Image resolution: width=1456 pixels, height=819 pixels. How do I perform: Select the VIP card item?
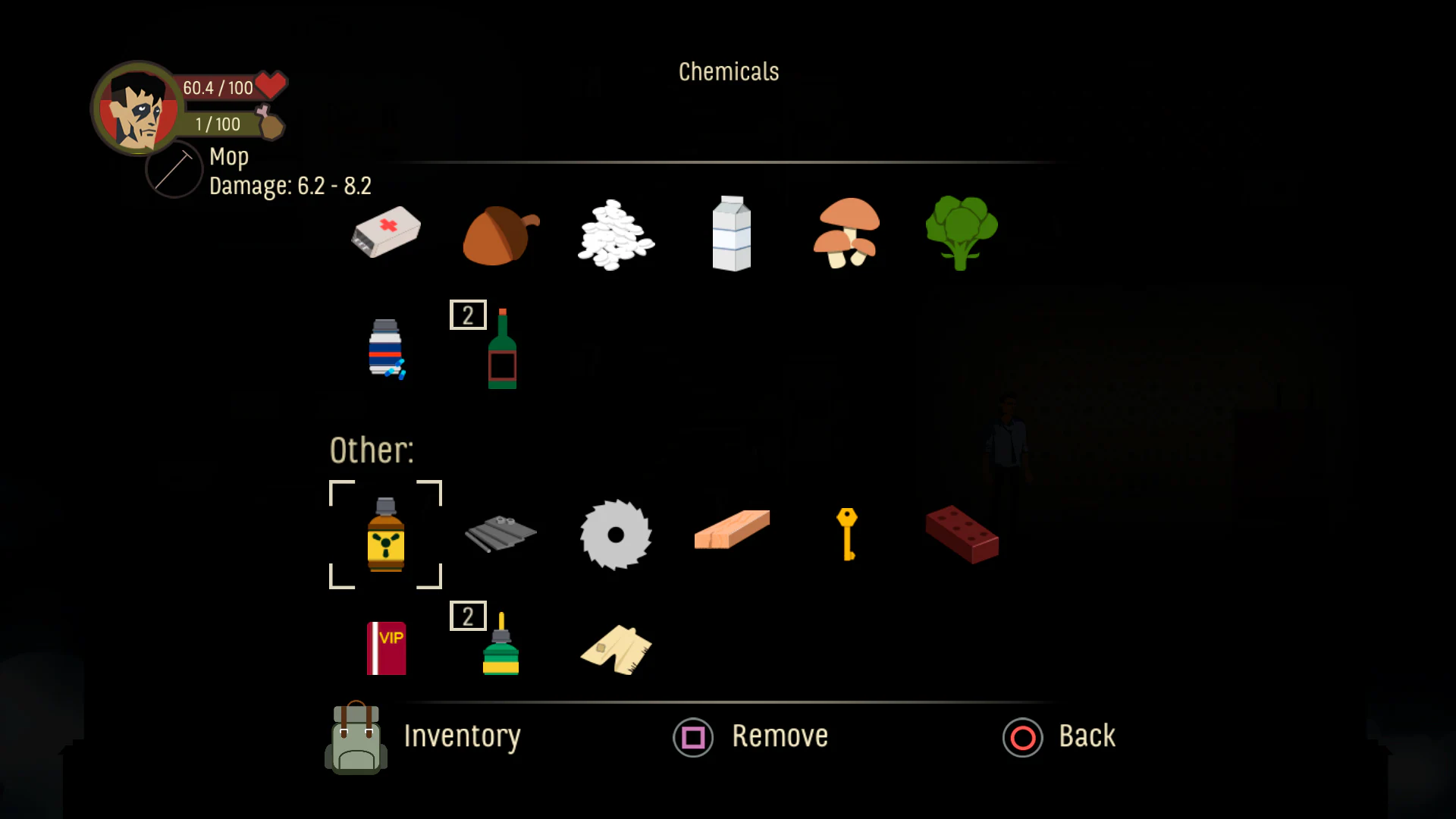(x=385, y=648)
